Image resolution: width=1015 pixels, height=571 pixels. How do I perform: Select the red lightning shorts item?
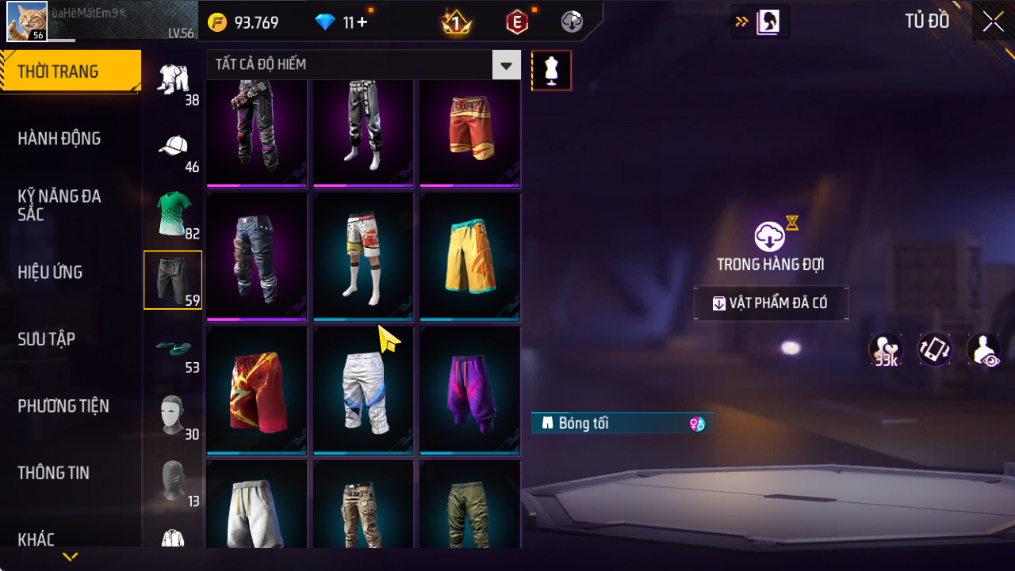(x=257, y=390)
